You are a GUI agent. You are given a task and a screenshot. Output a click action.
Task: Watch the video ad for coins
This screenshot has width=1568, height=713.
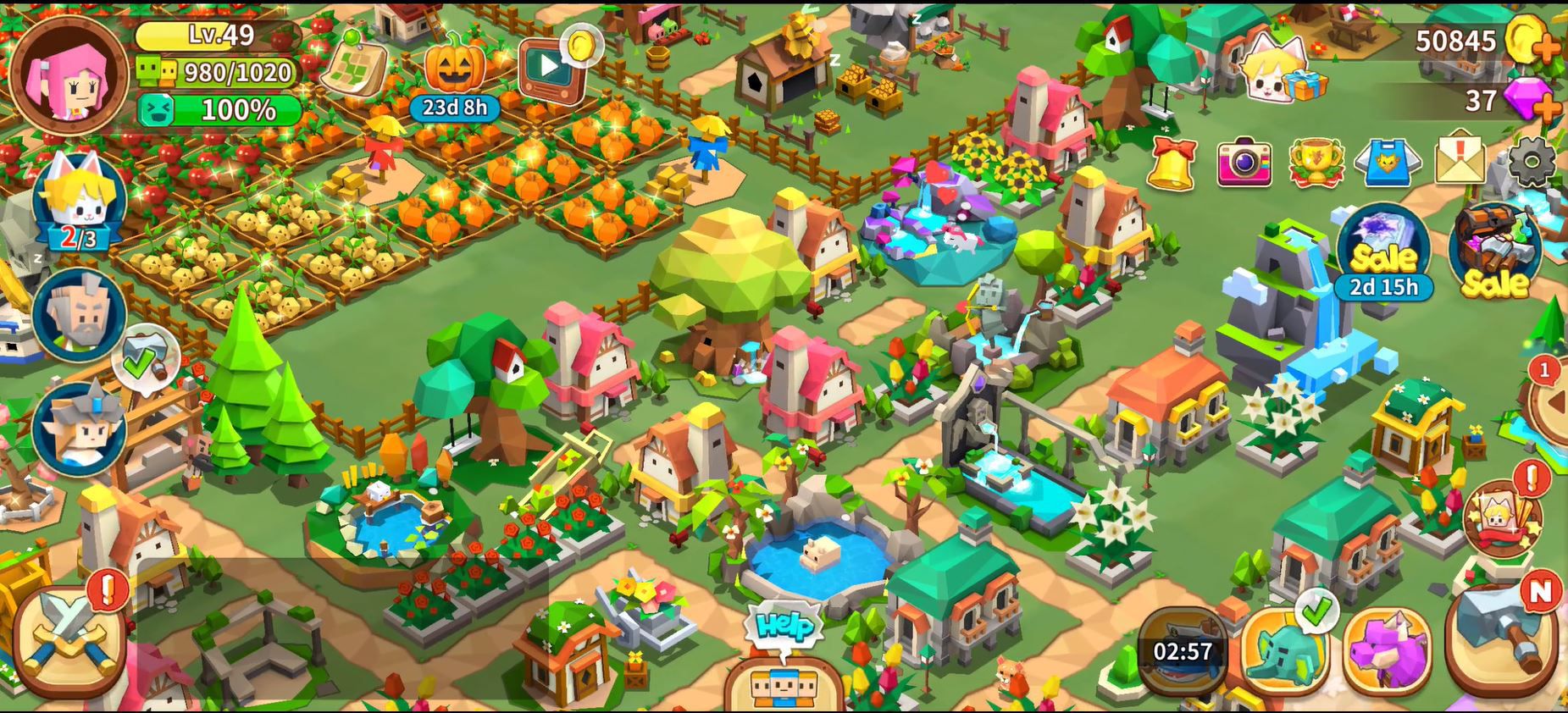coord(551,68)
